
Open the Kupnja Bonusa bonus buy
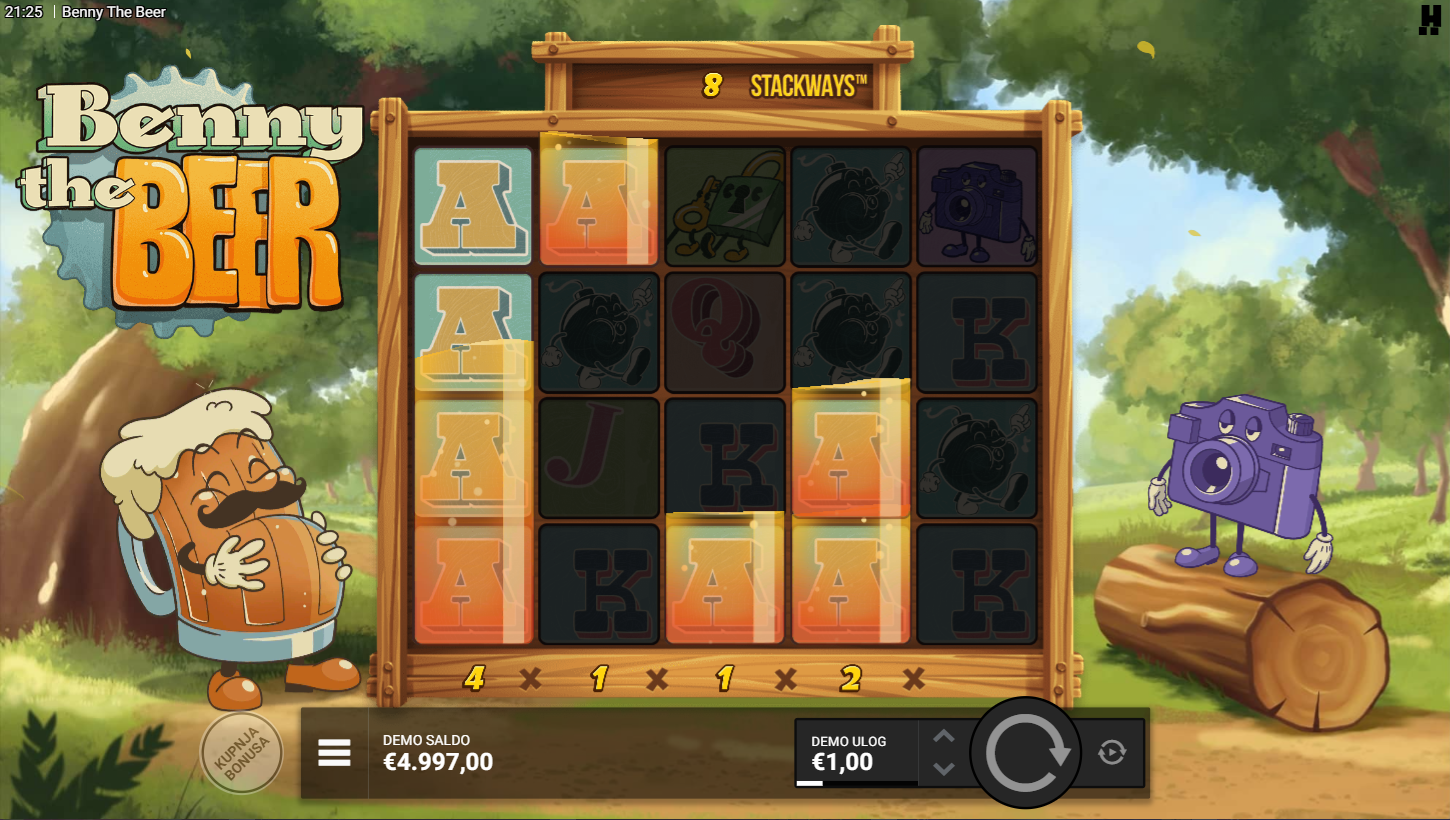tap(241, 753)
